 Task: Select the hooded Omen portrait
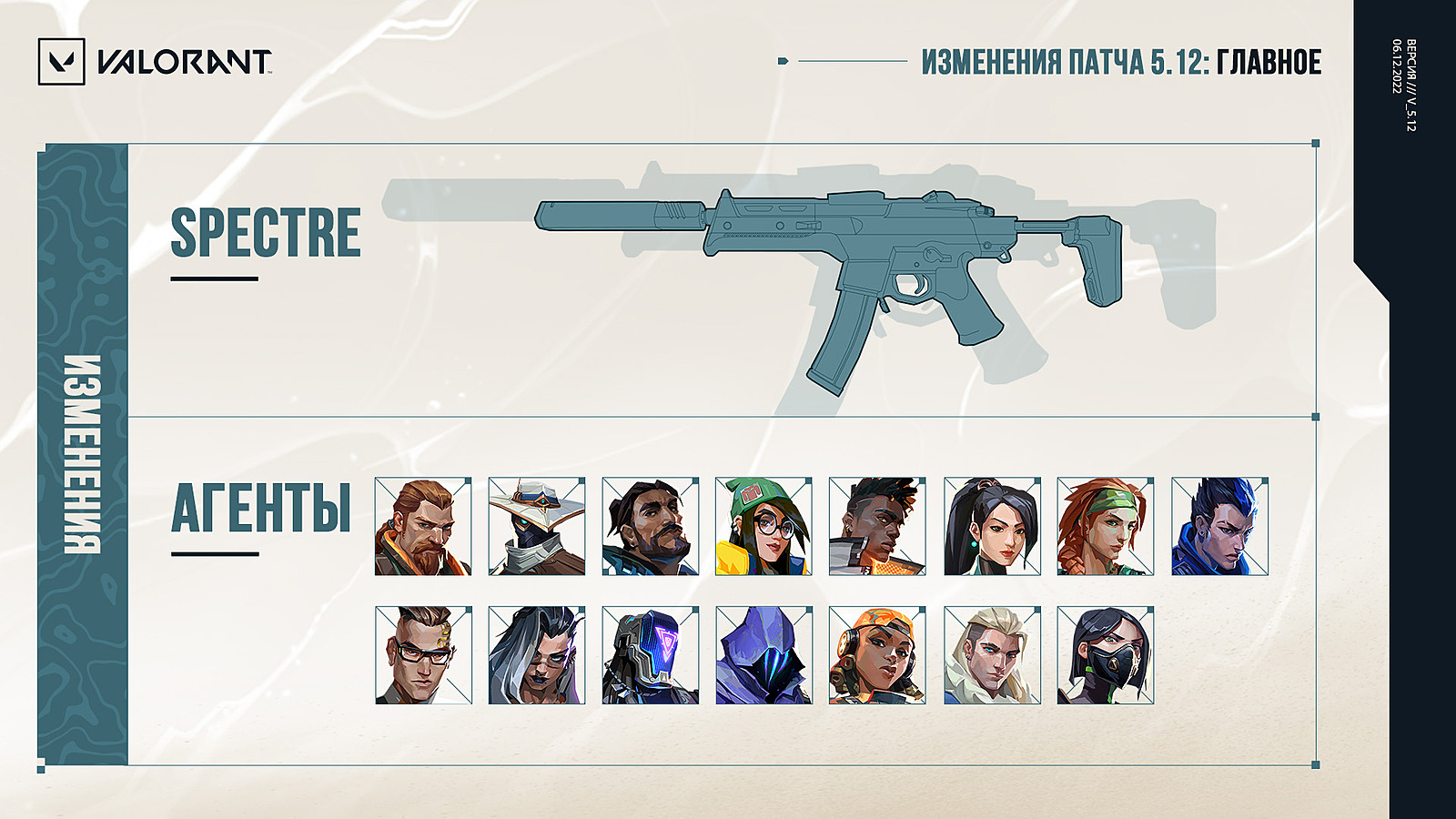pos(763,655)
